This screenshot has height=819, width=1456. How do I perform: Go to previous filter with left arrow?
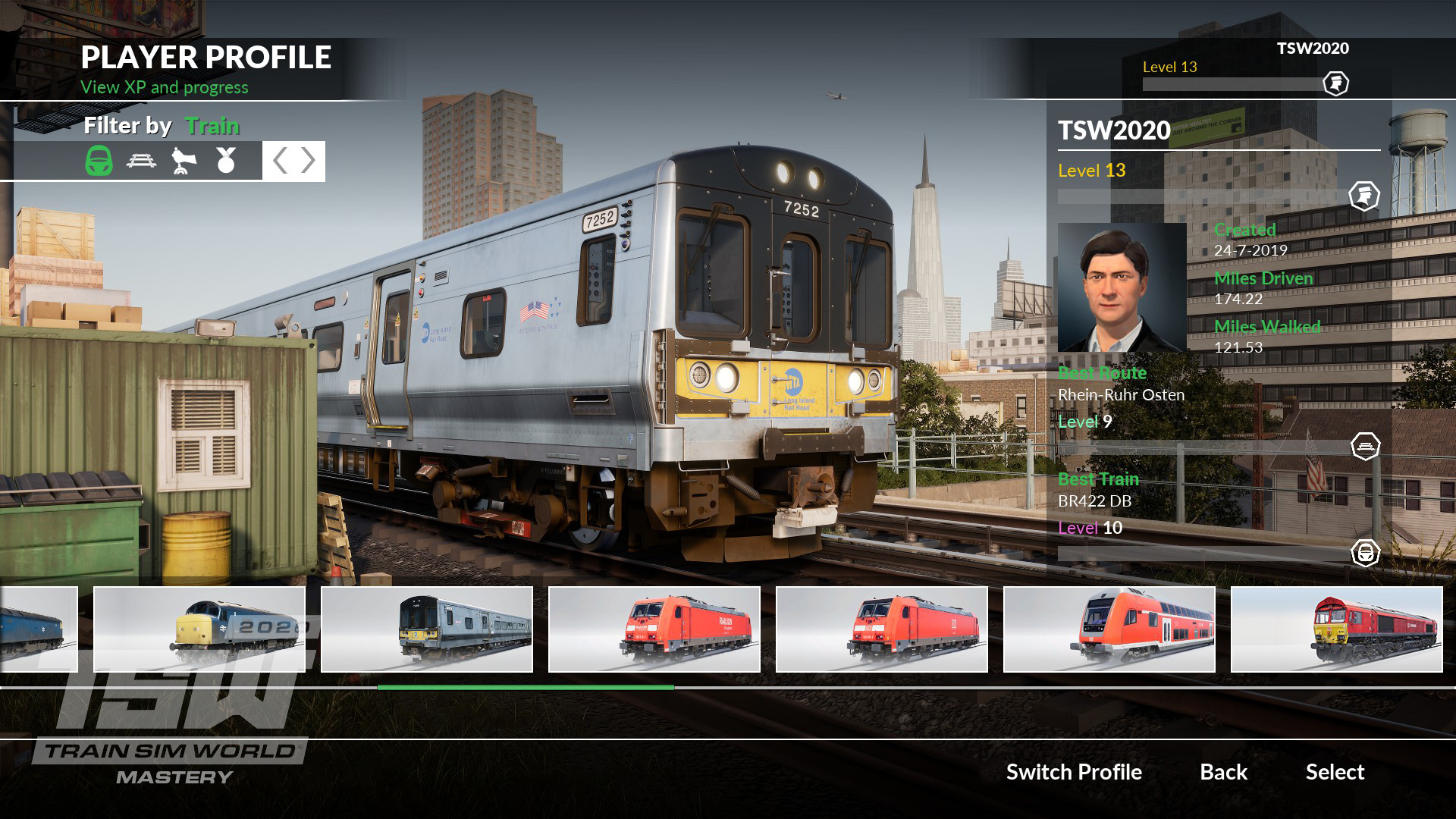(x=280, y=161)
